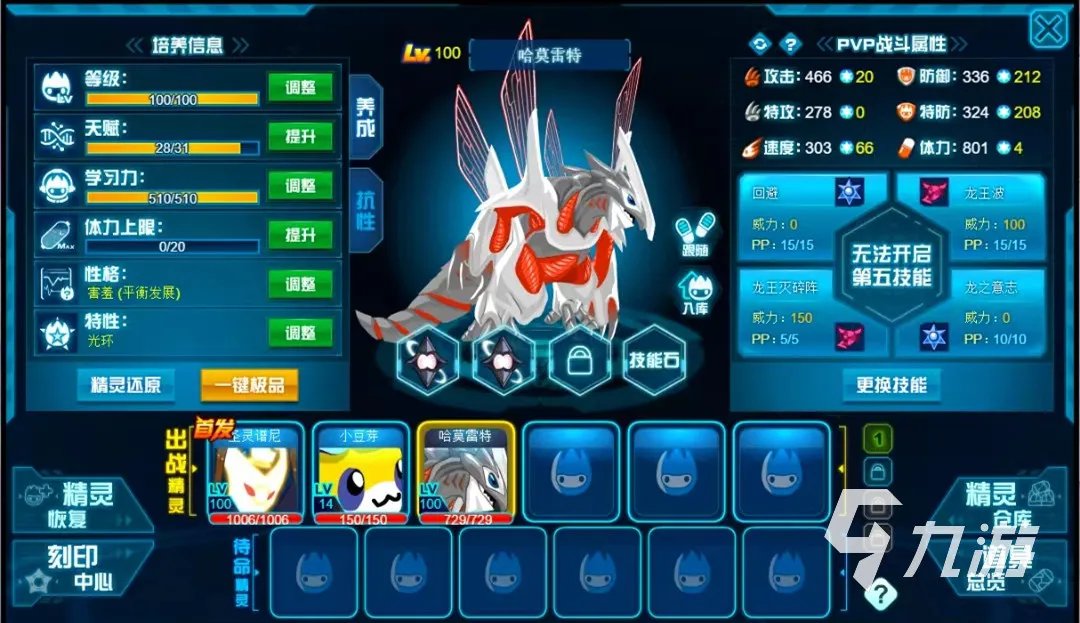Switch to the 抗性 resistance tab

click(x=364, y=208)
